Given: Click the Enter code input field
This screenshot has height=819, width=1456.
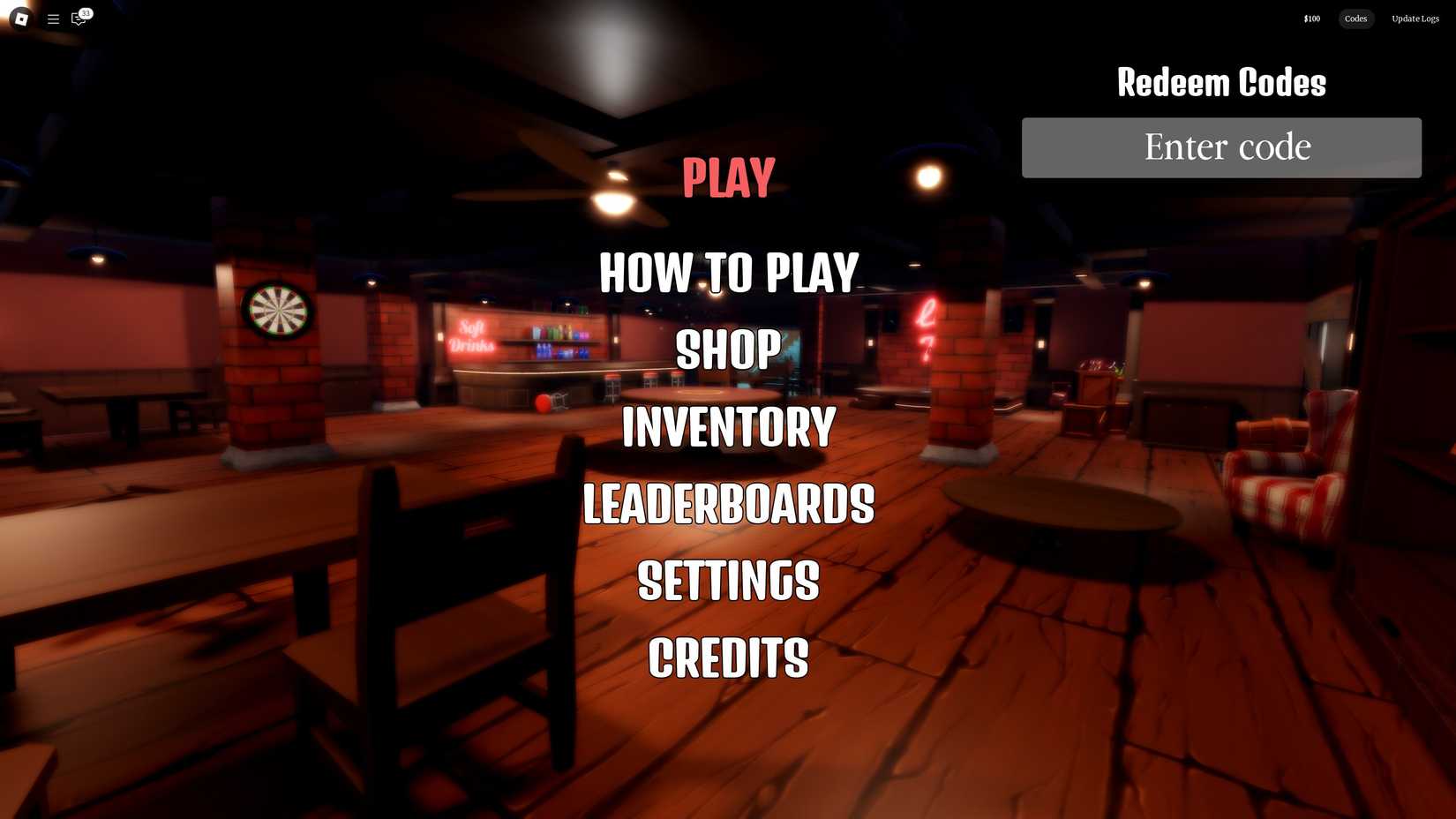Looking at the screenshot, I should tap(1221, 147).
